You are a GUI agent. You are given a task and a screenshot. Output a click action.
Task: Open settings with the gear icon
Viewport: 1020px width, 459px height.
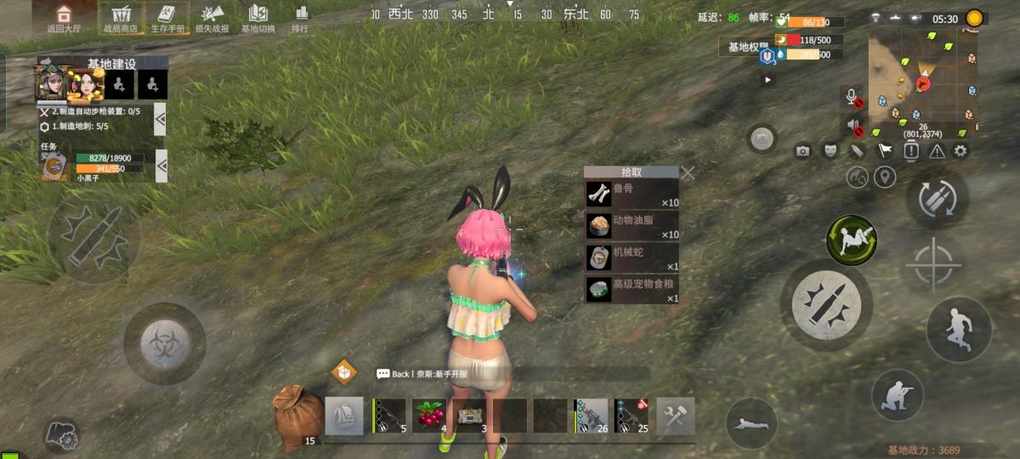click(960, 151)
